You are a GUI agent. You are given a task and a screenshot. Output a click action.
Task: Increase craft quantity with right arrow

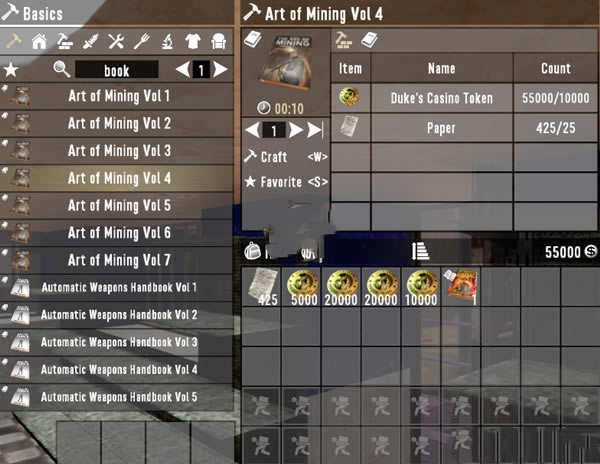click(x=294, y=130)
